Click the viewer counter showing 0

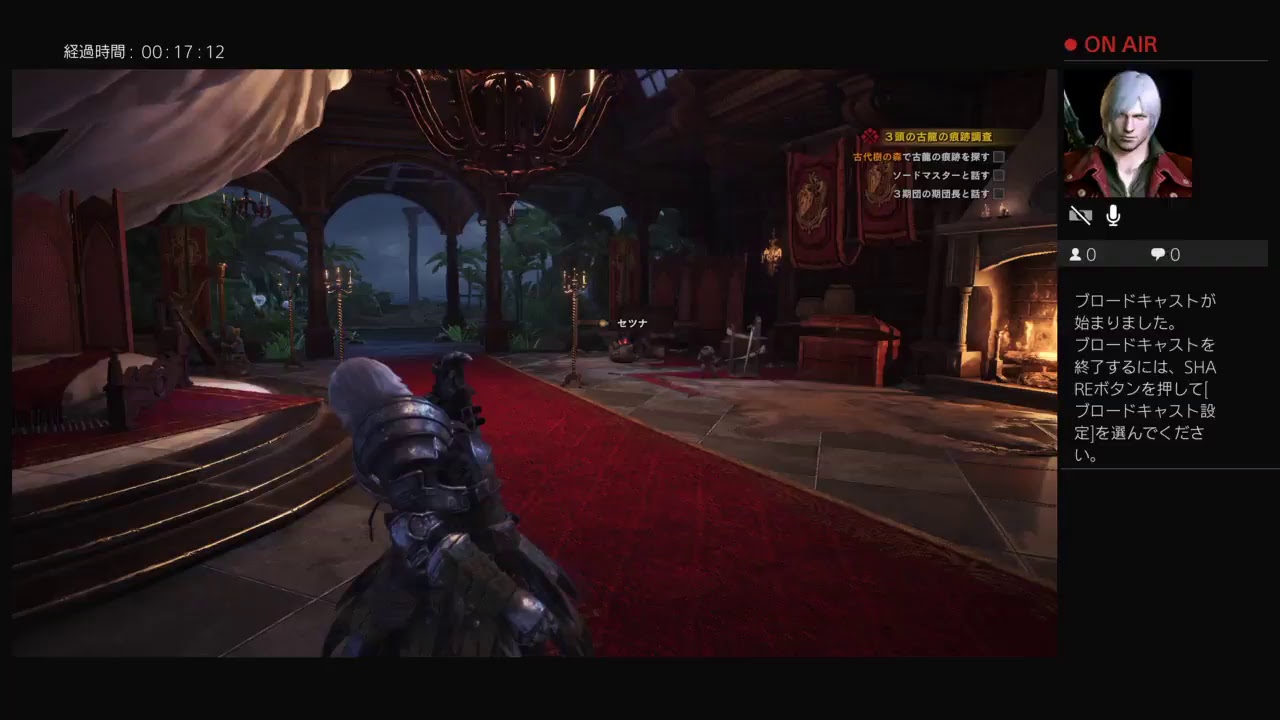1092,254
